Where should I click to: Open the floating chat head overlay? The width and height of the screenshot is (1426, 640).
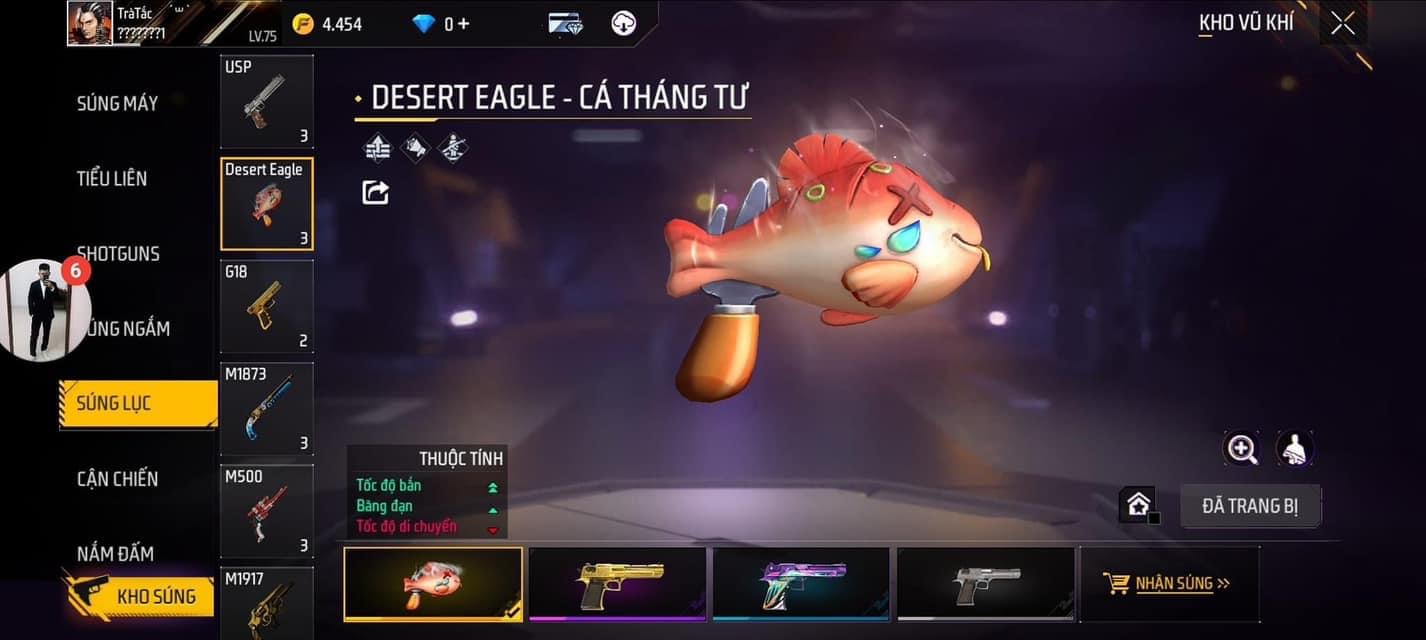coord(44,310)
